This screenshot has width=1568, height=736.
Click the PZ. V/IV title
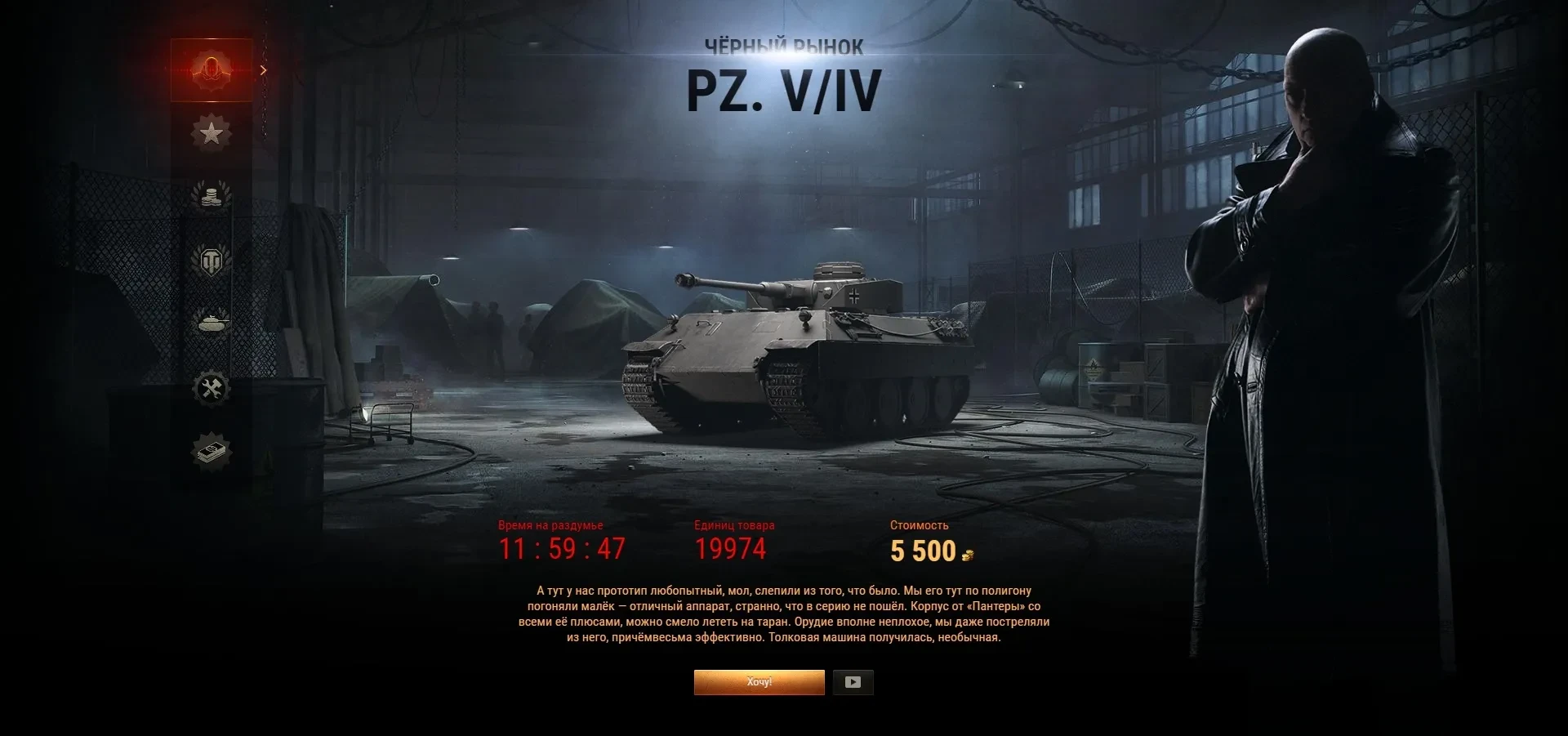783,88
